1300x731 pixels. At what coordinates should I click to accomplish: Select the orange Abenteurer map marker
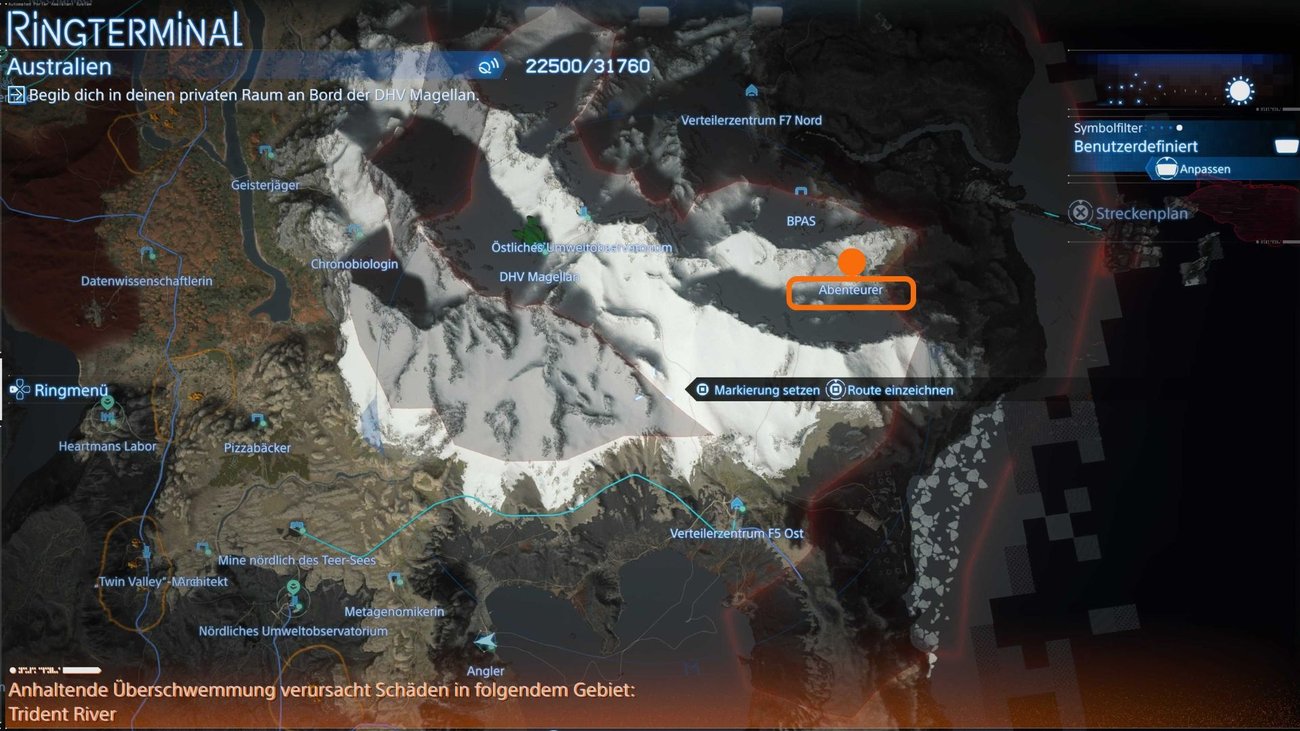coord(852,262)
